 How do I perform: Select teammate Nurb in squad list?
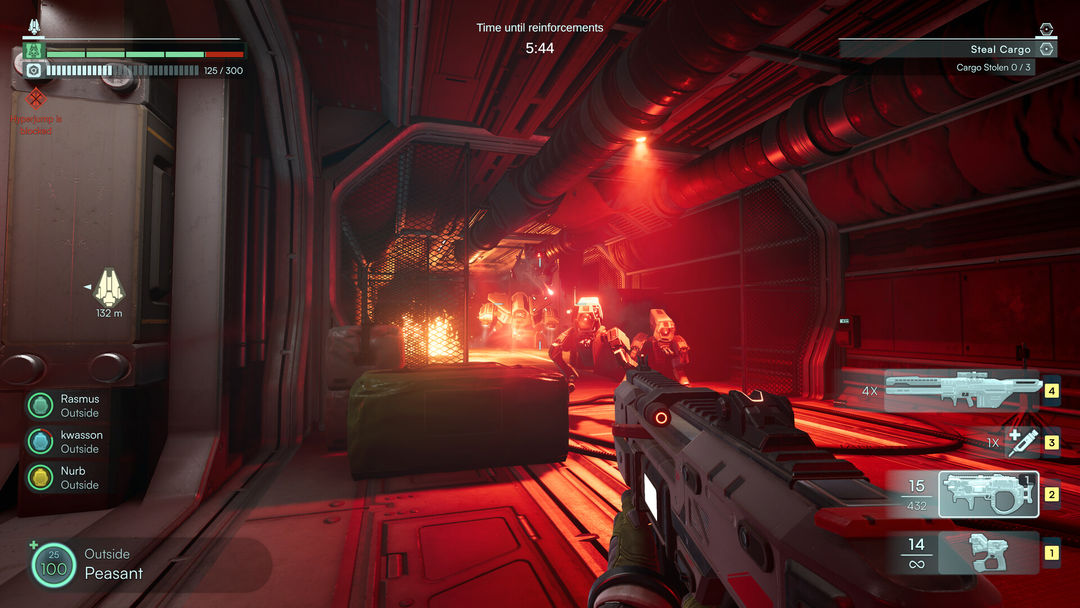tap(40, 477)
